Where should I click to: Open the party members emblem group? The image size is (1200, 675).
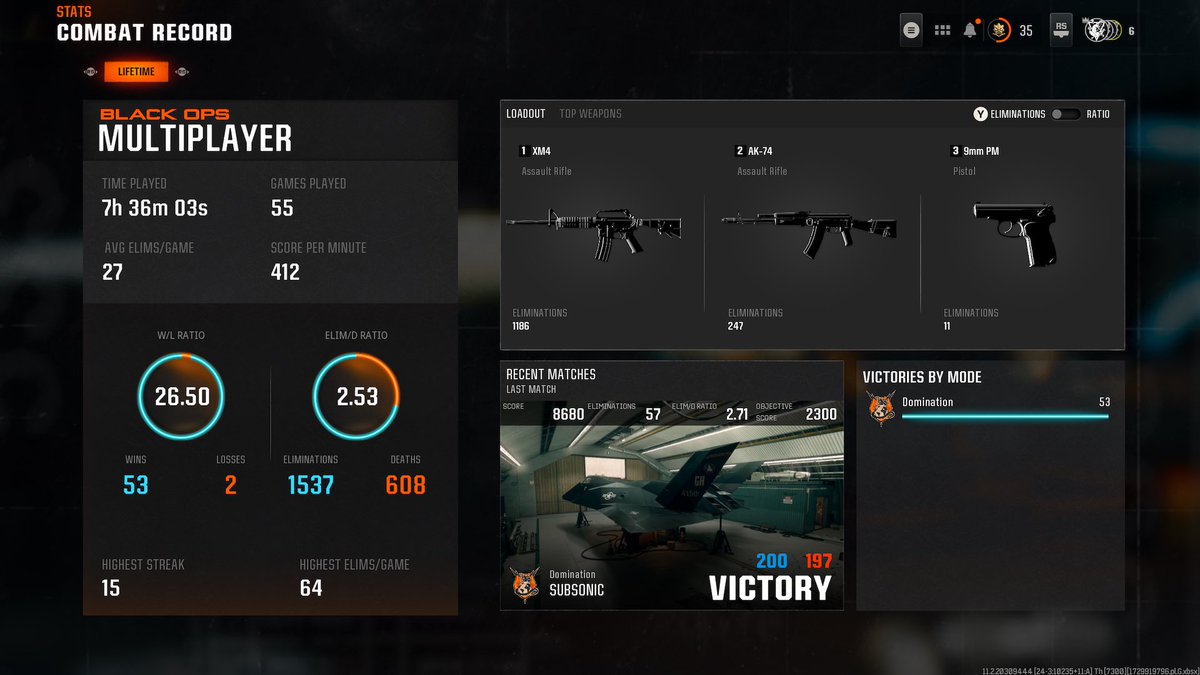pos(1103,30)
